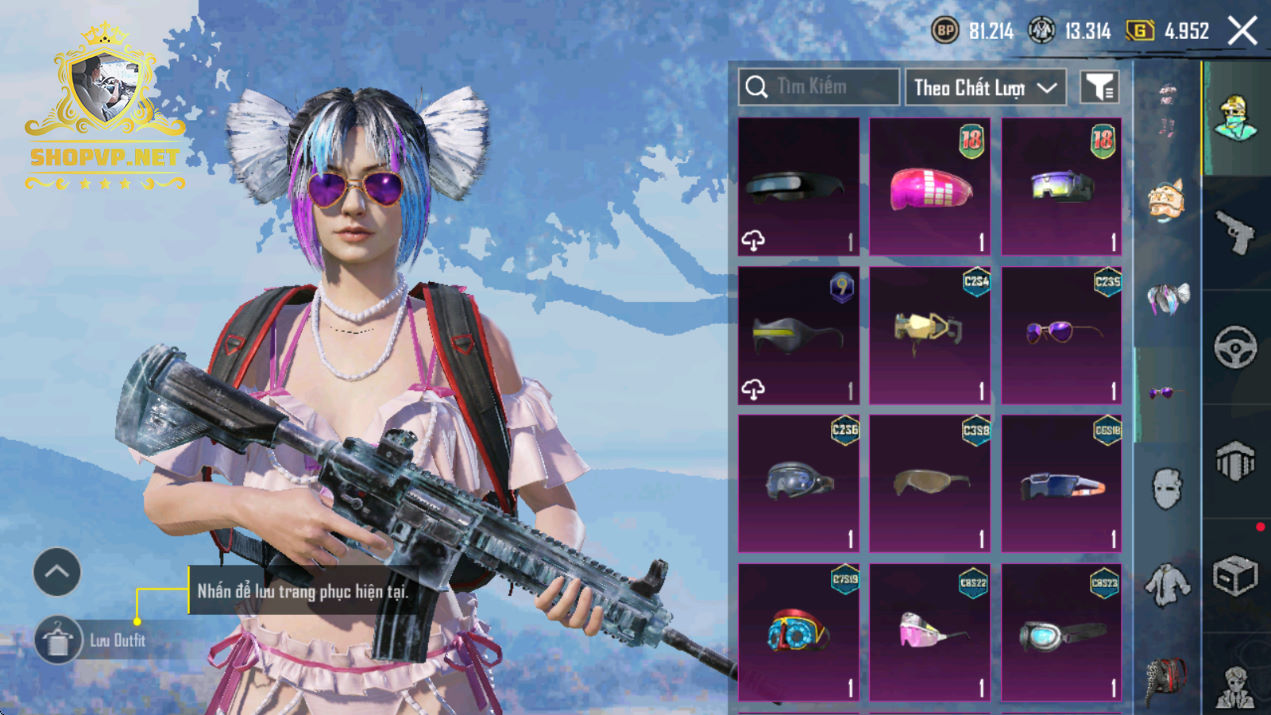This screenshot has height=715, width=1271.
Task: Choose the purple heart-shaped sunglasses item
Action: [1061, 335]
